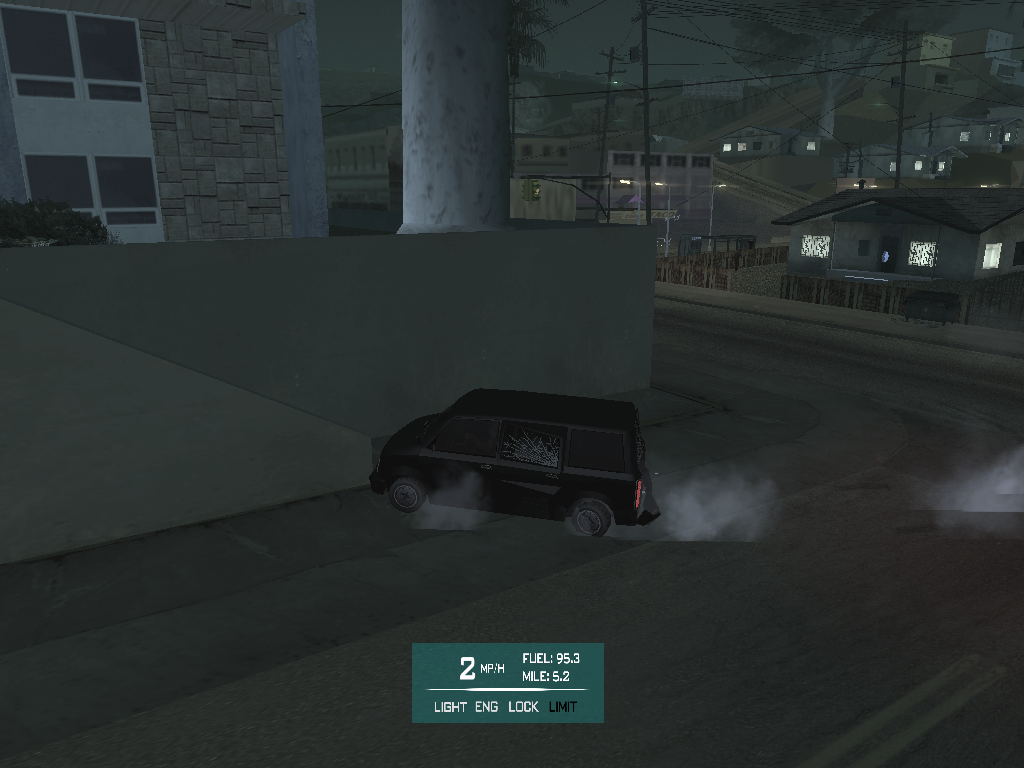Toggle the LIMIT speed limiter indicator
The height and width of the screenshot is (768, 1024).
563,707
